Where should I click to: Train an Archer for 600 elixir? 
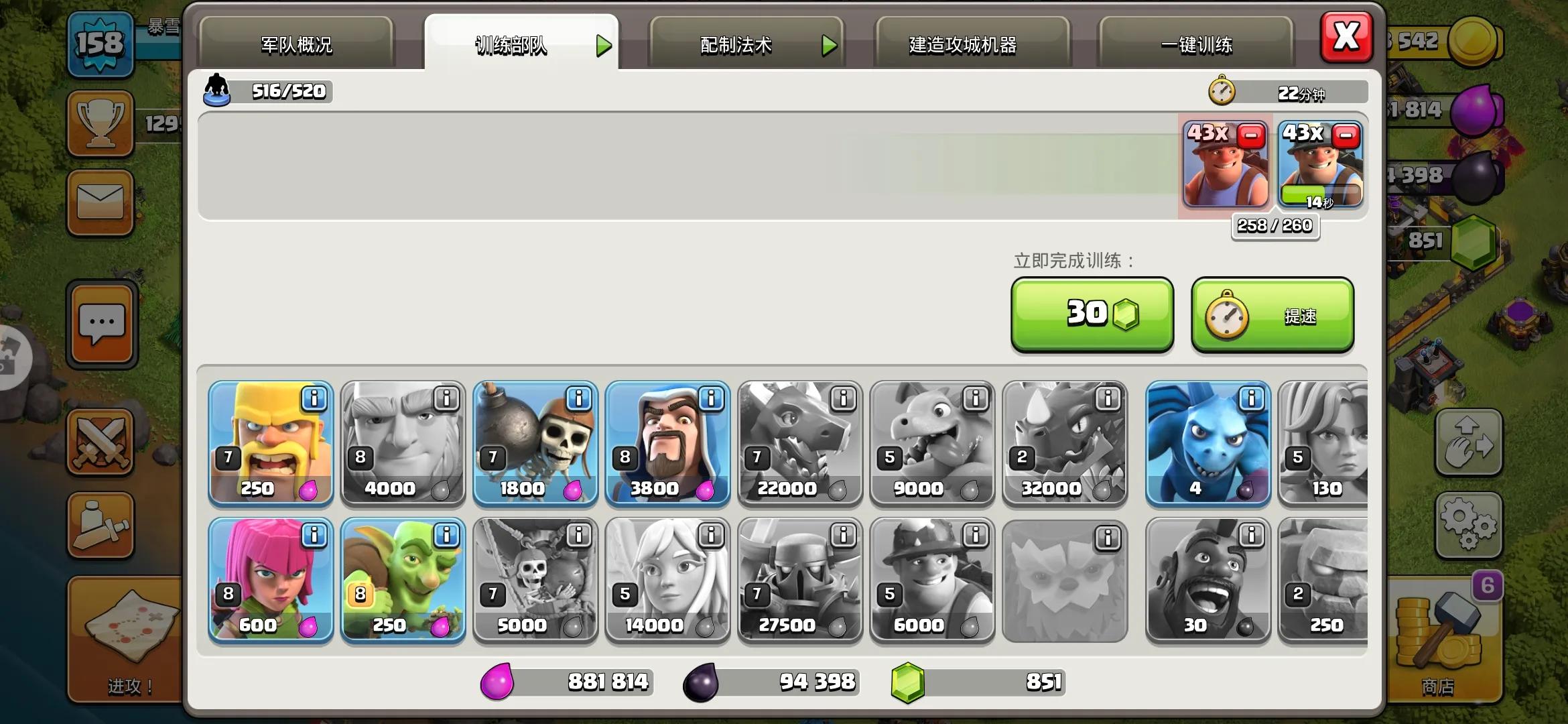[271, 580]
